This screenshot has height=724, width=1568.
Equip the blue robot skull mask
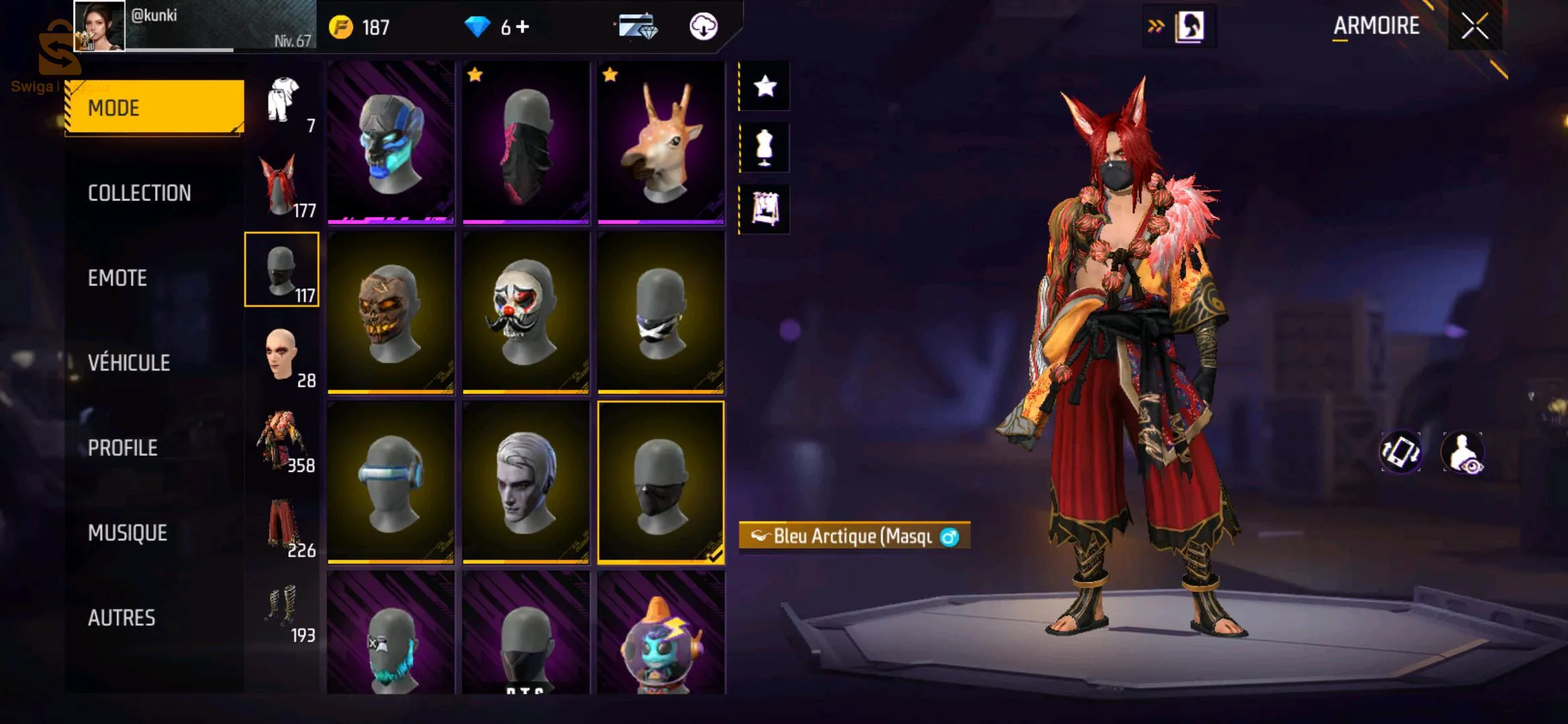[x=391, y=142]
